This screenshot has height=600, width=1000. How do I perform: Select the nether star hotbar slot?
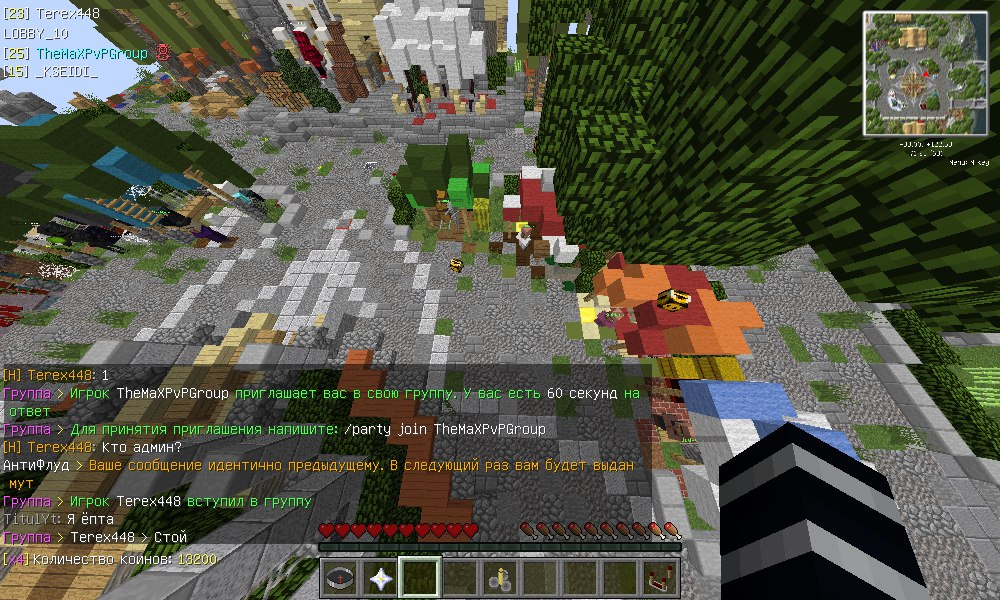click(x=381, y=577)
